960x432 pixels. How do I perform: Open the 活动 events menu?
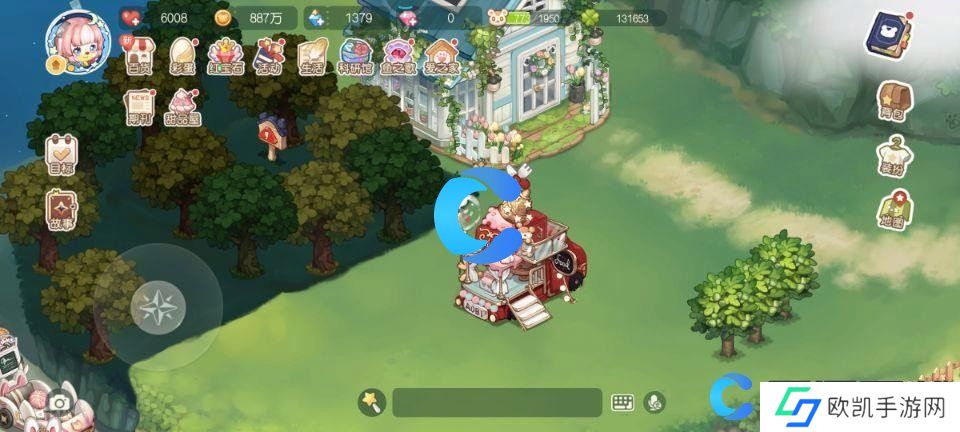[270, 56]
